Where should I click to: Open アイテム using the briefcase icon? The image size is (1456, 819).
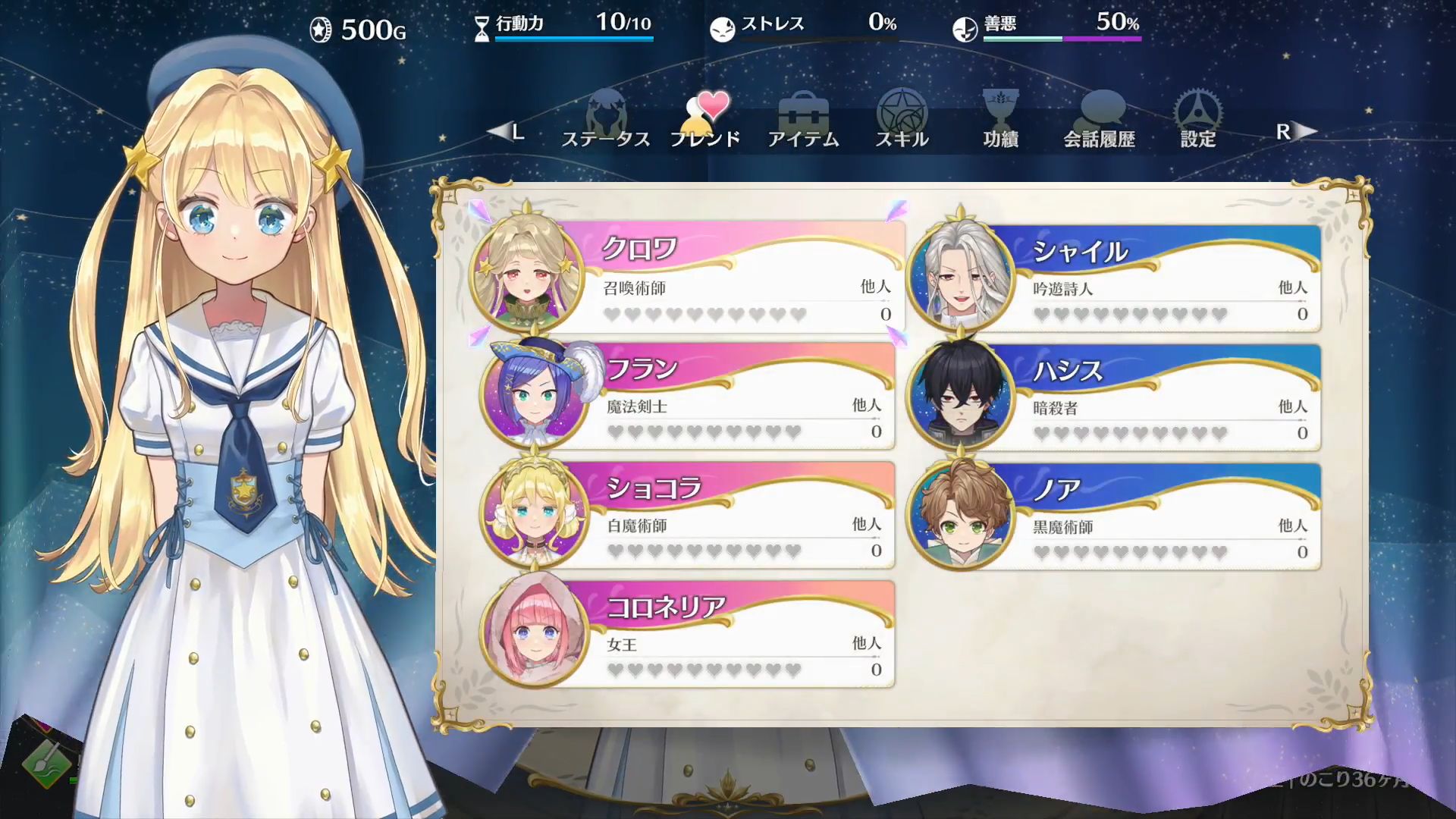[804, 112]
